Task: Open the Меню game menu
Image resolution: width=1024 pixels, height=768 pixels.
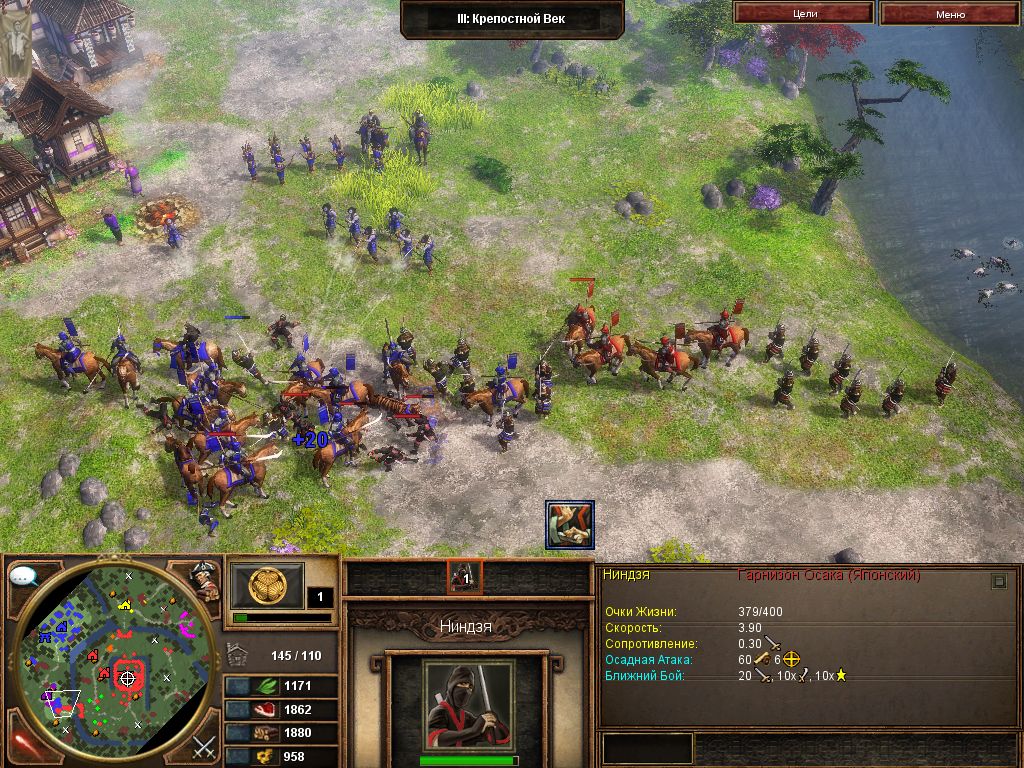Action: pyautogui.click(x=950, y=14)
